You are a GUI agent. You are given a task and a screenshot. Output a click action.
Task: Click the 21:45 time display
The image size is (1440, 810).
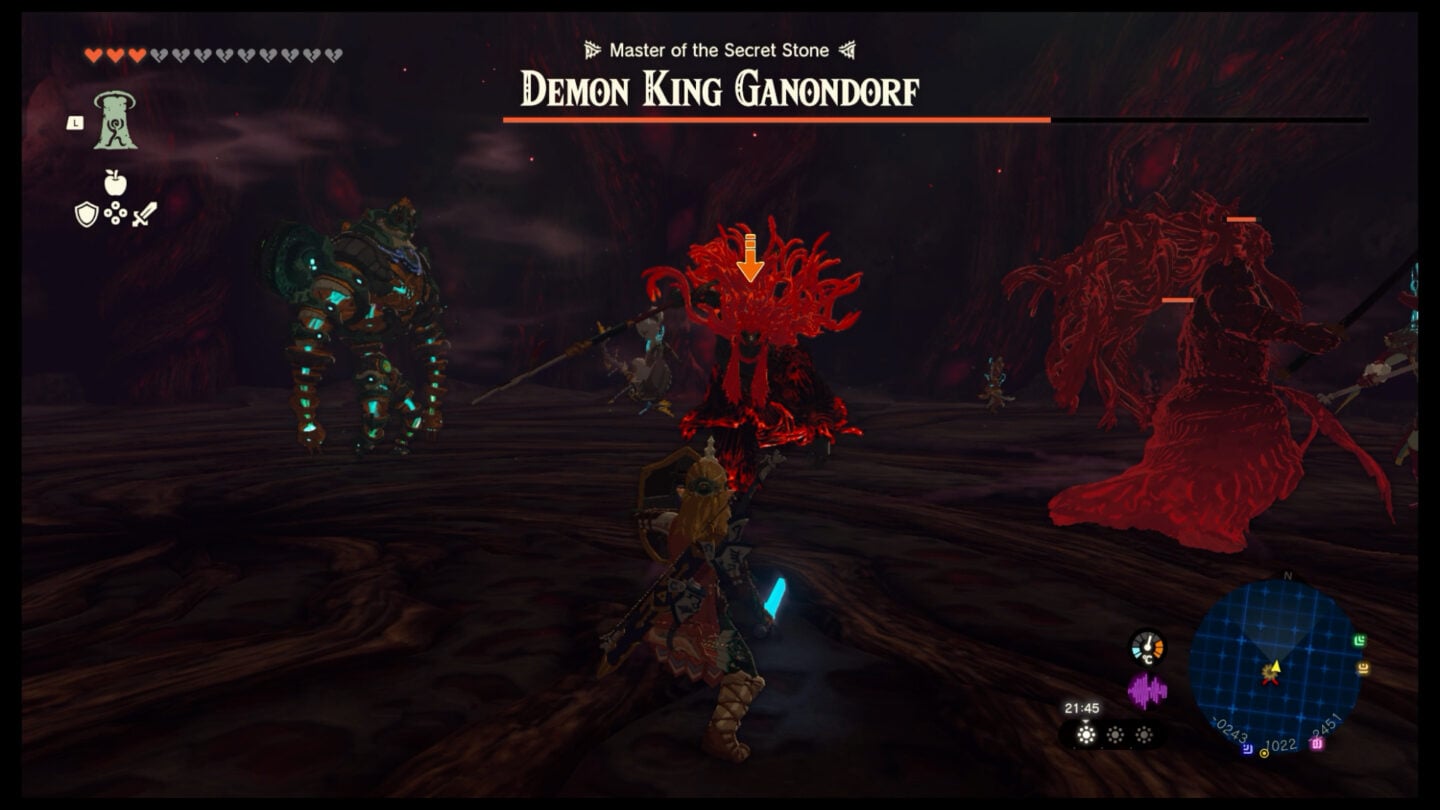[x=1083, y=708]
